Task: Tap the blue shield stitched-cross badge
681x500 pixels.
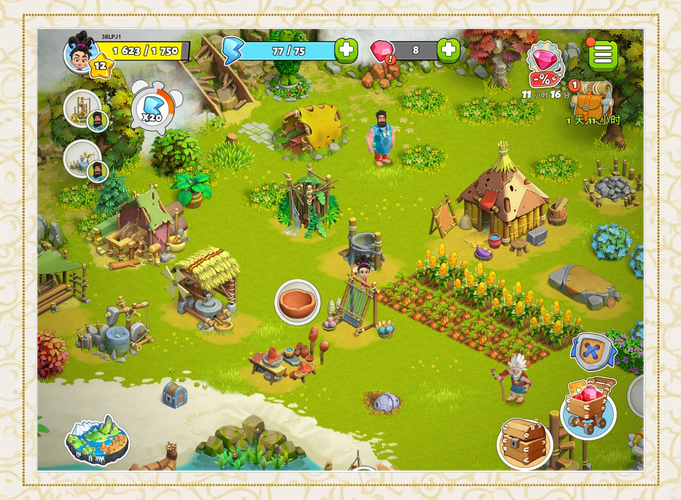Action: [593, 352]
